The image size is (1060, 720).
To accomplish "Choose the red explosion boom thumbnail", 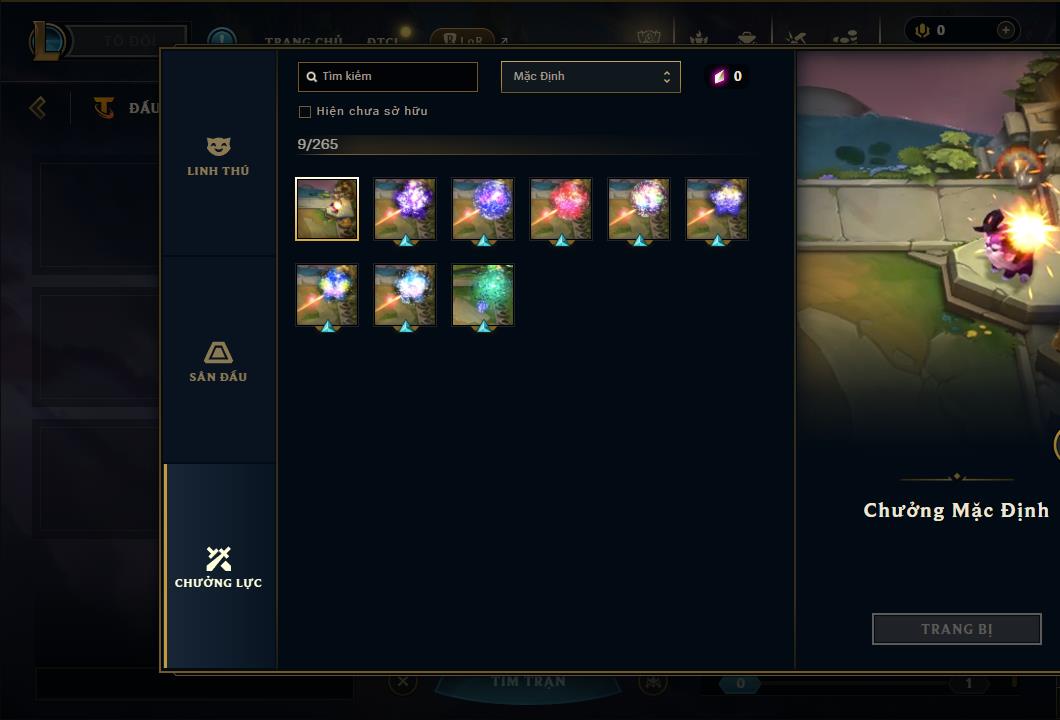I will click(x=561, y=209).
